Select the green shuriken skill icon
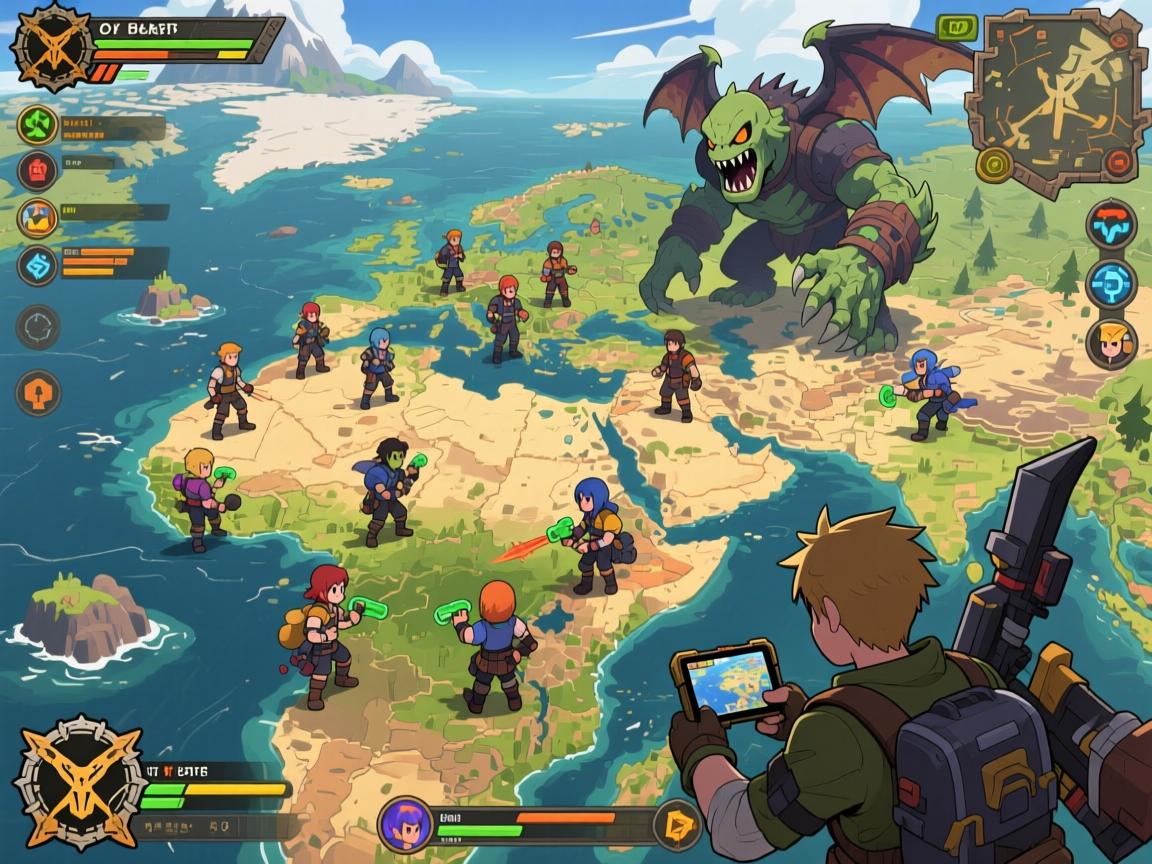 tap(38, 126)
